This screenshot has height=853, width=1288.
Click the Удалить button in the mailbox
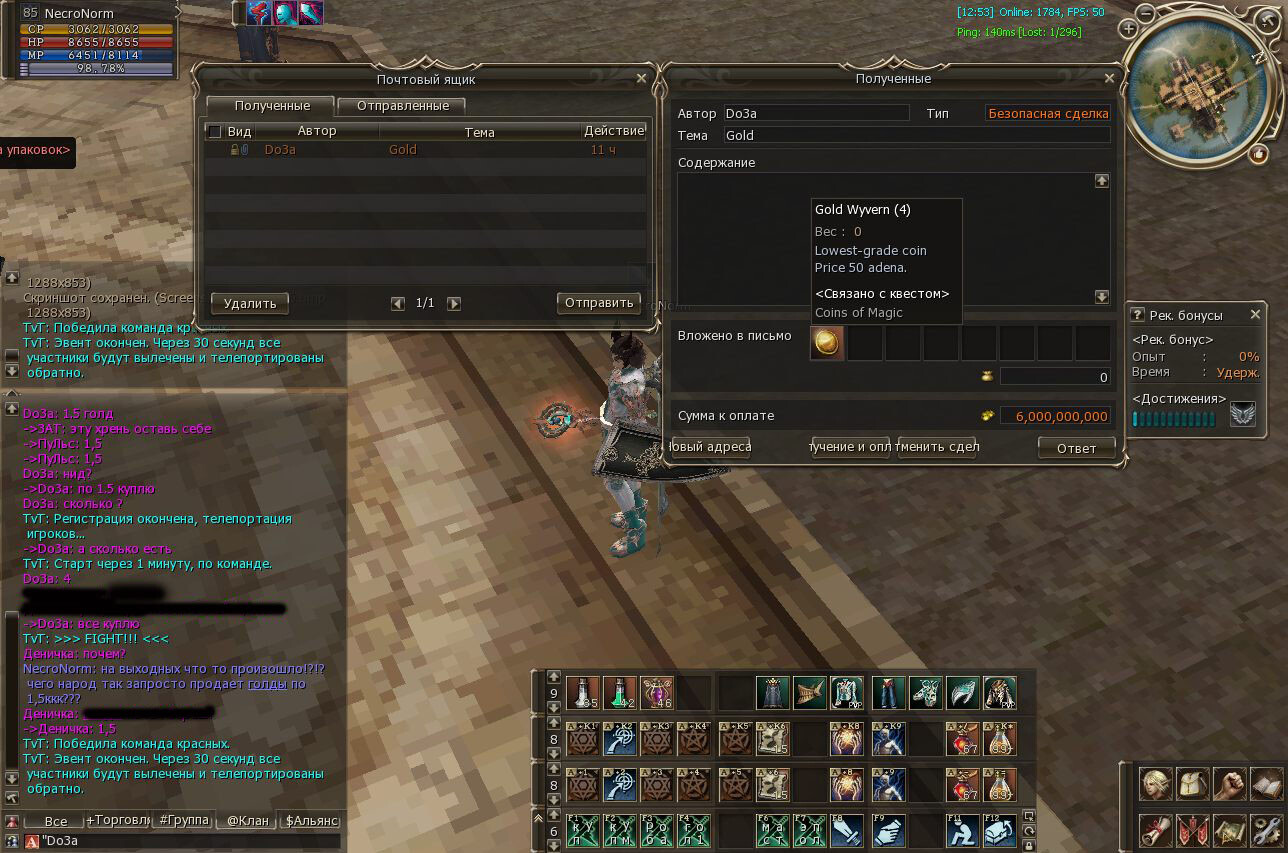coord(249,303)
